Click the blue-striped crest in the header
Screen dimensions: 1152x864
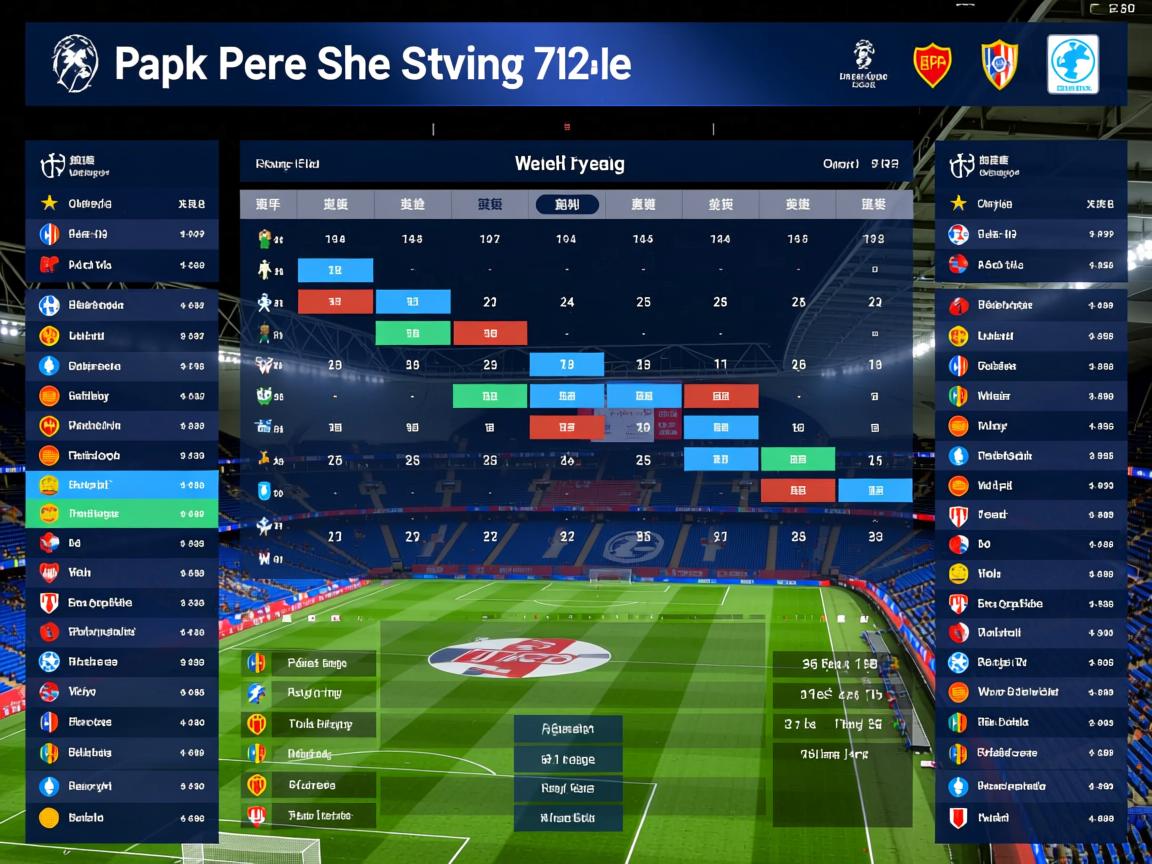[999, 64]
